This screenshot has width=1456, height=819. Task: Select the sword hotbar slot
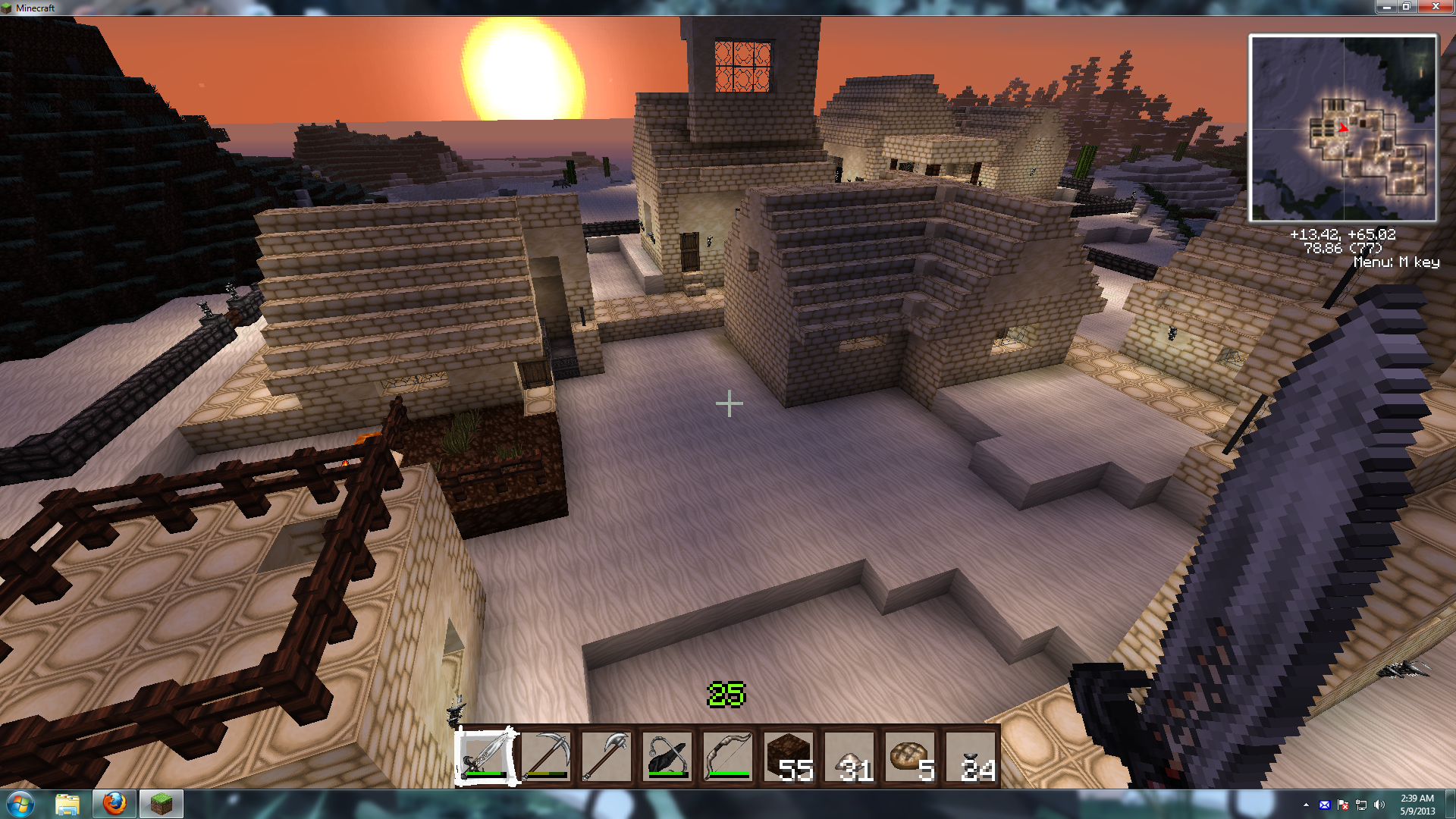coord(485,756)
